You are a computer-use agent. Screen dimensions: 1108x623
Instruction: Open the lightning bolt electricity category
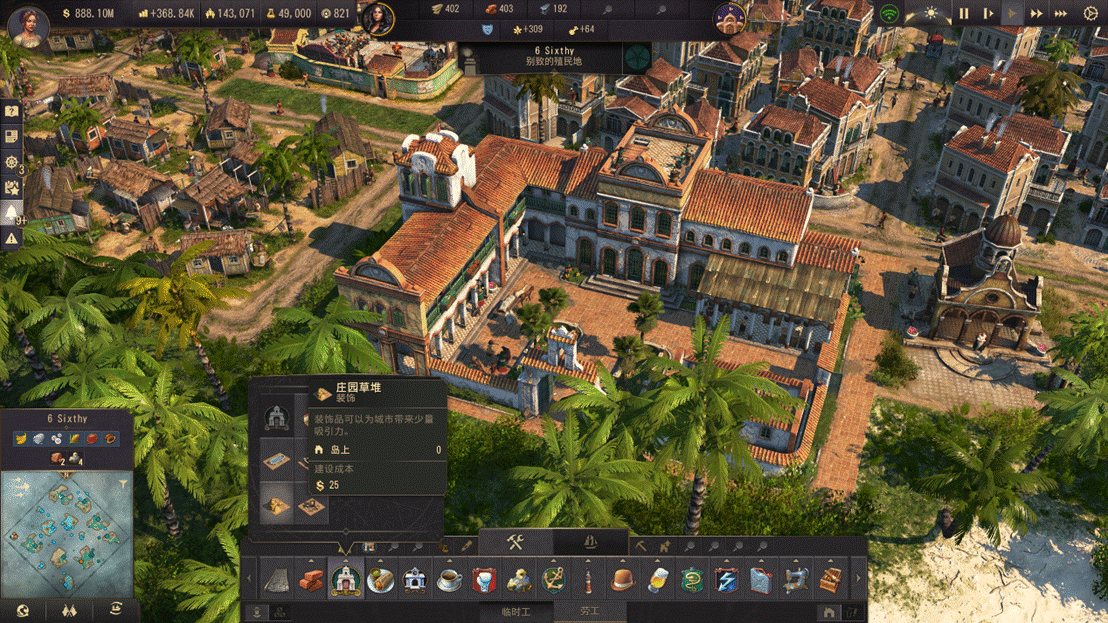point(726,579)
